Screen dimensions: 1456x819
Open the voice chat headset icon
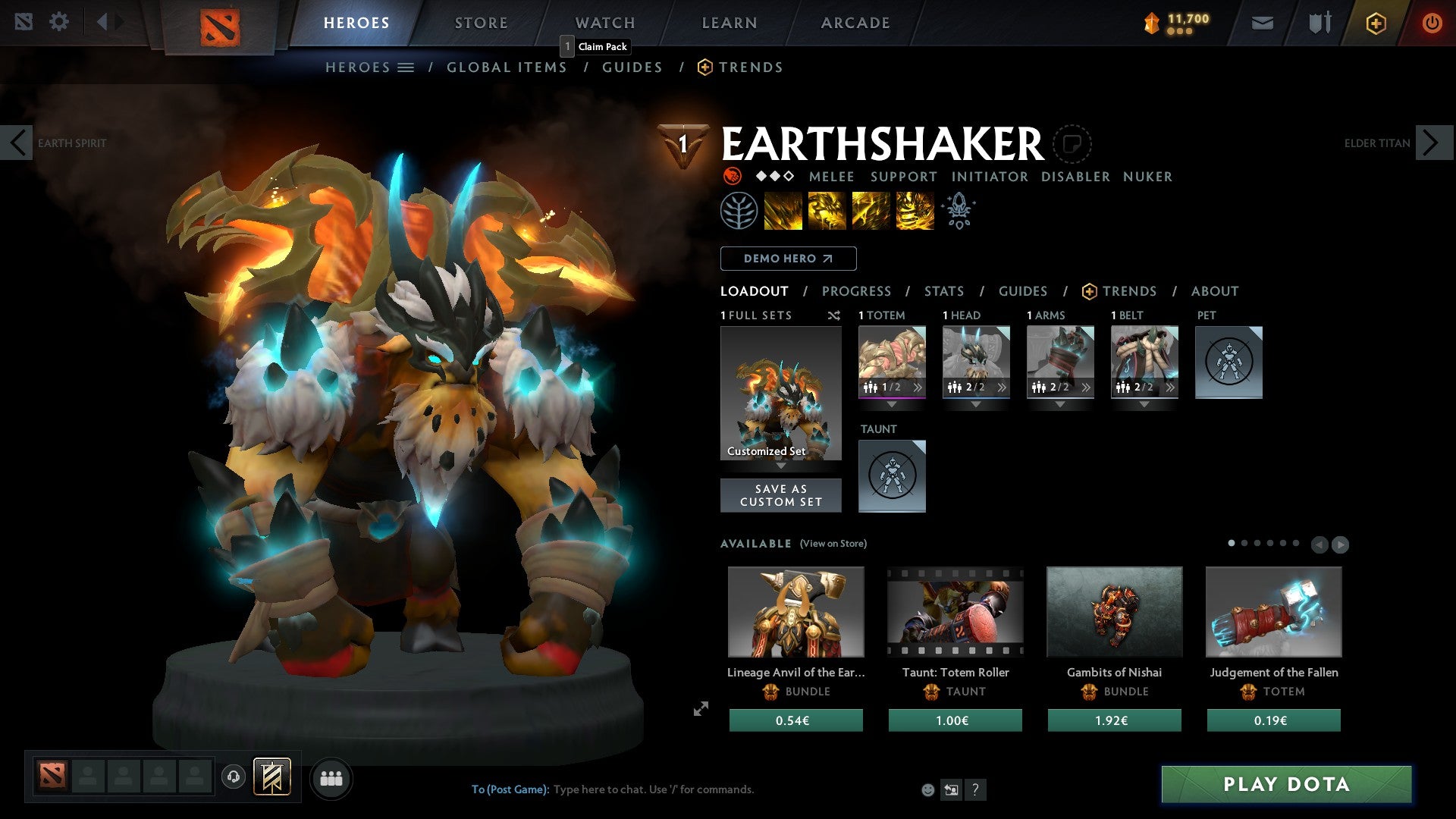click(233, 778)
